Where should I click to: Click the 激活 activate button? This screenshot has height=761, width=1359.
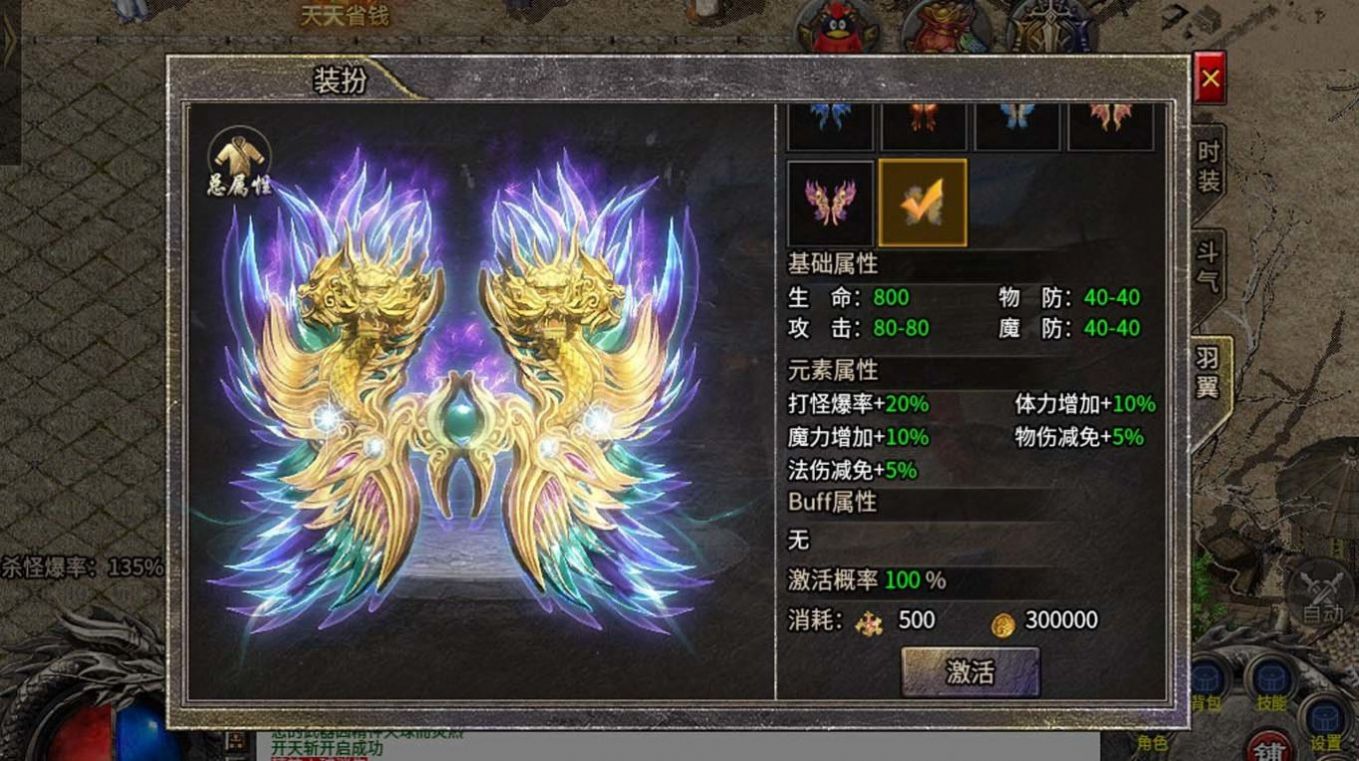click(x=970, y=672)
